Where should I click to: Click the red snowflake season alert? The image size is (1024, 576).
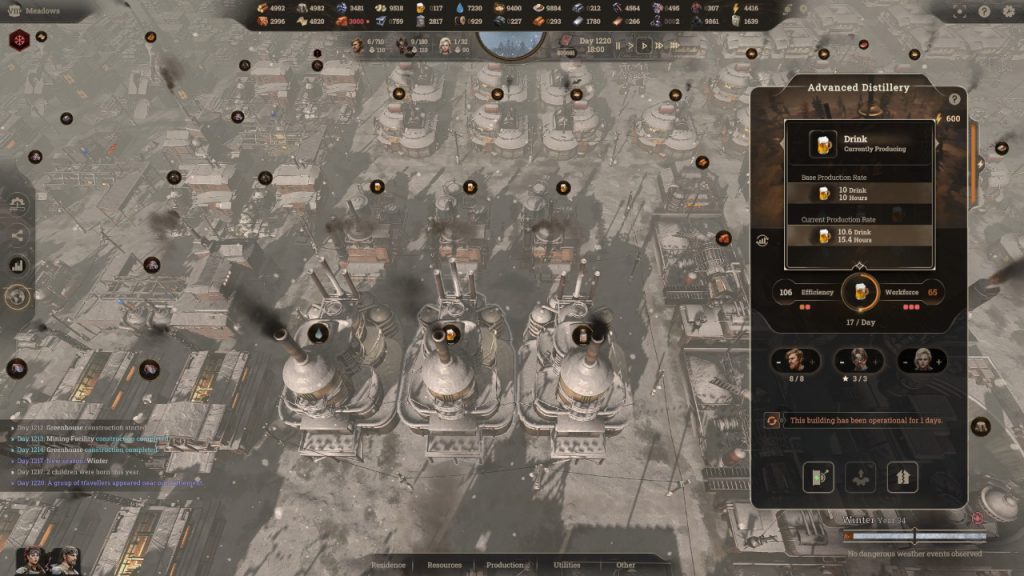tap(19, 41)
